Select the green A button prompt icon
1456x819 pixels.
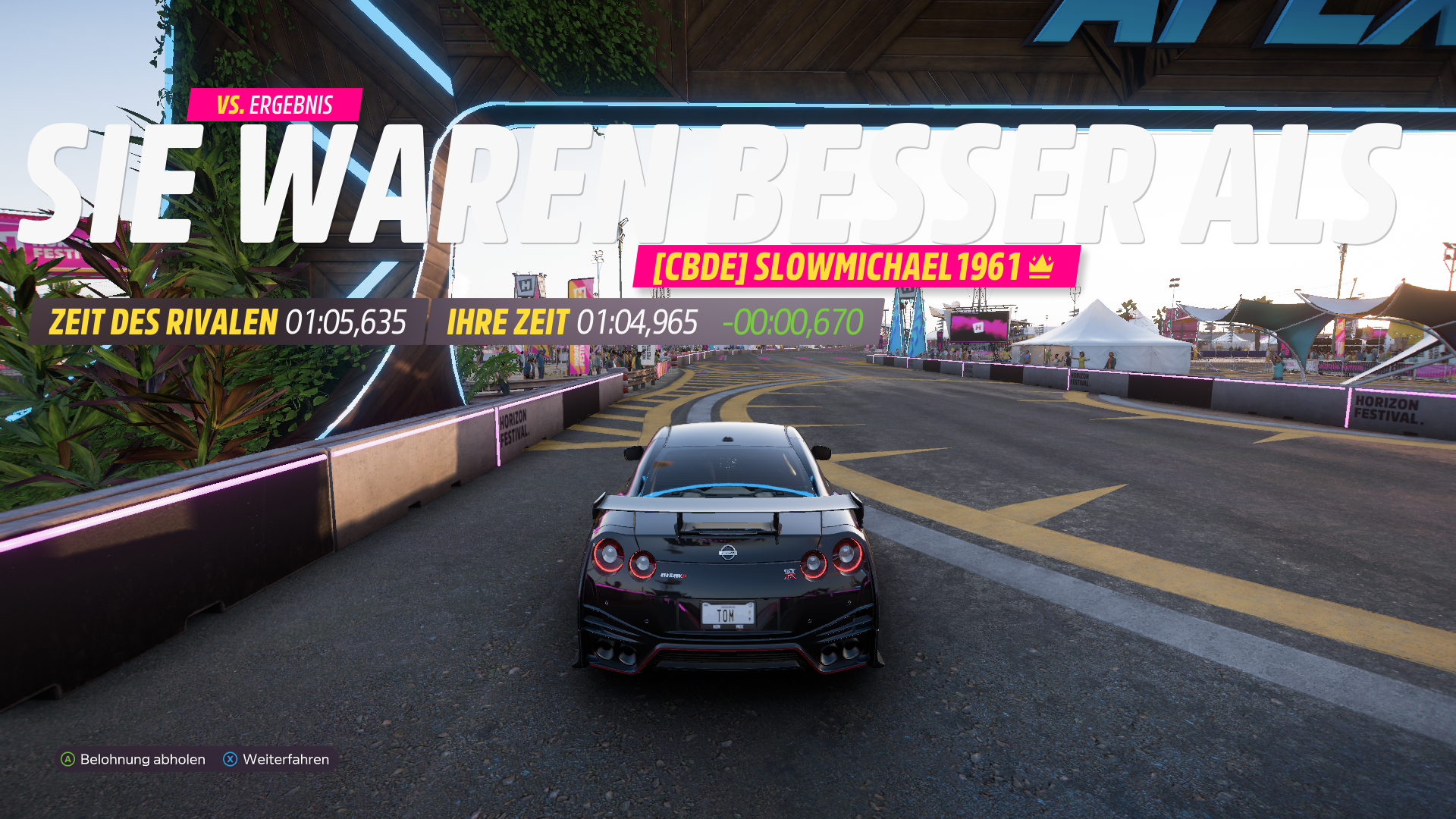pos(68,758)
